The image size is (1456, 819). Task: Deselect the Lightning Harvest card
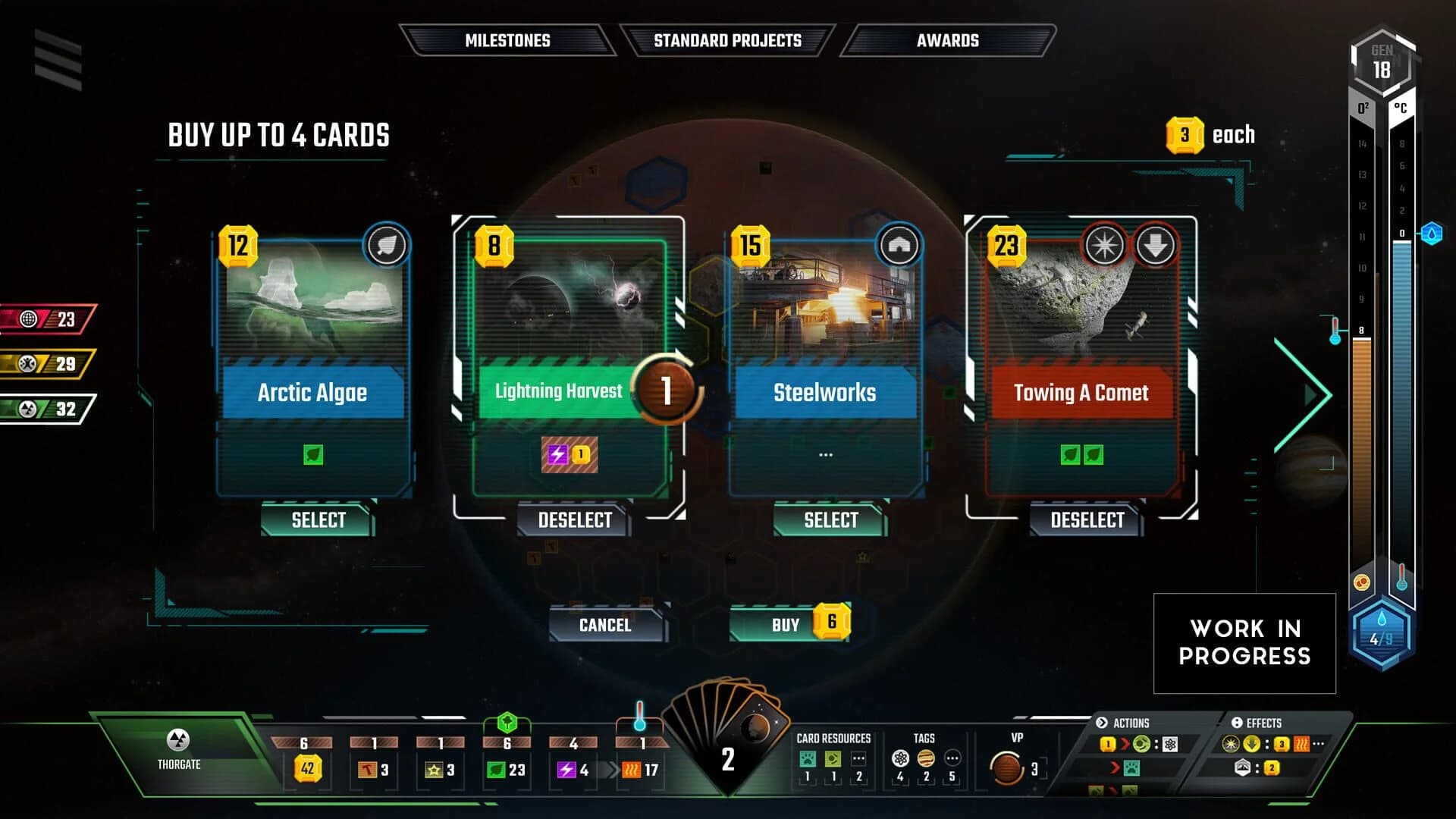[574, 520]
